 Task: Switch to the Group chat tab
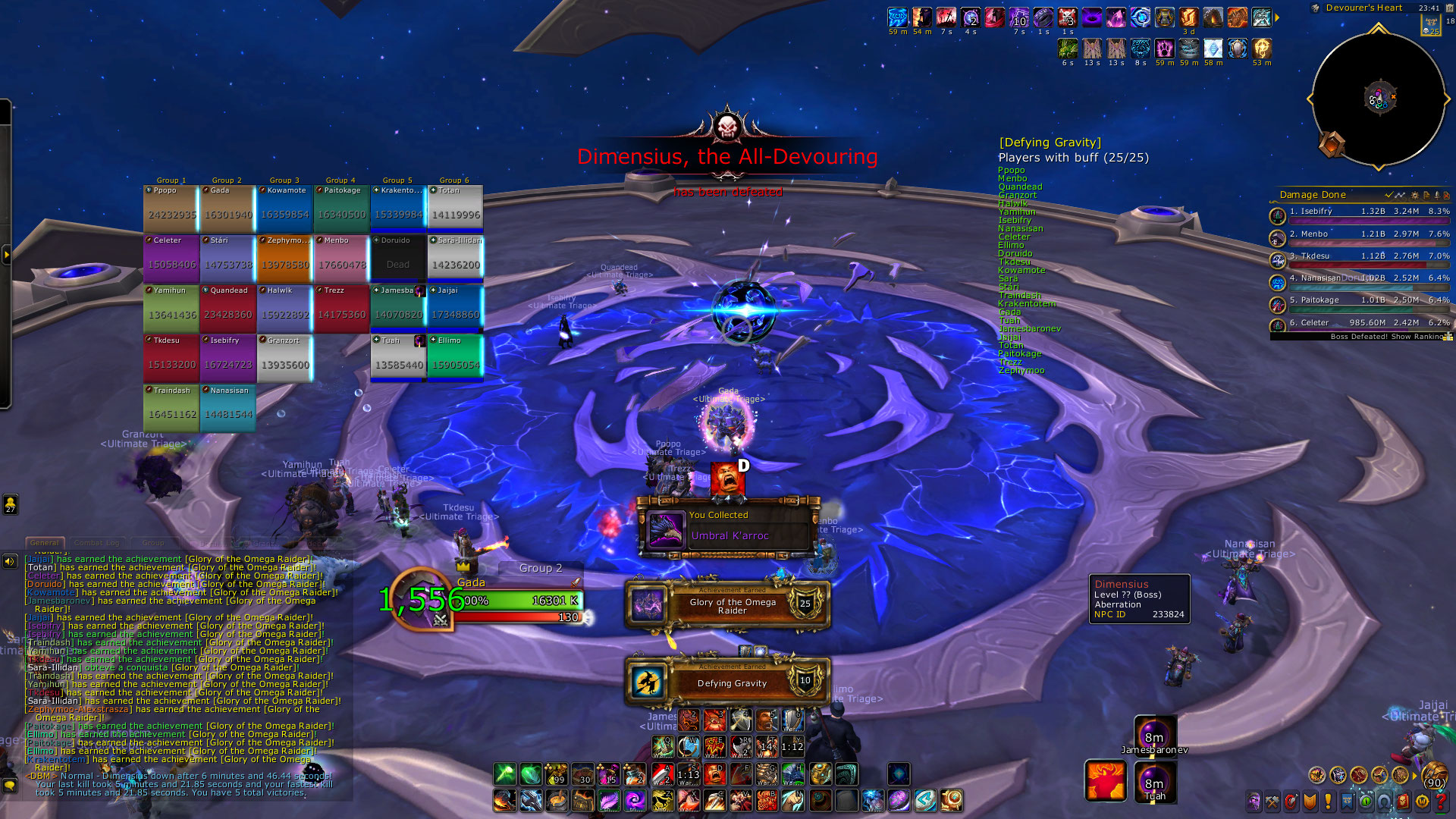152,543
